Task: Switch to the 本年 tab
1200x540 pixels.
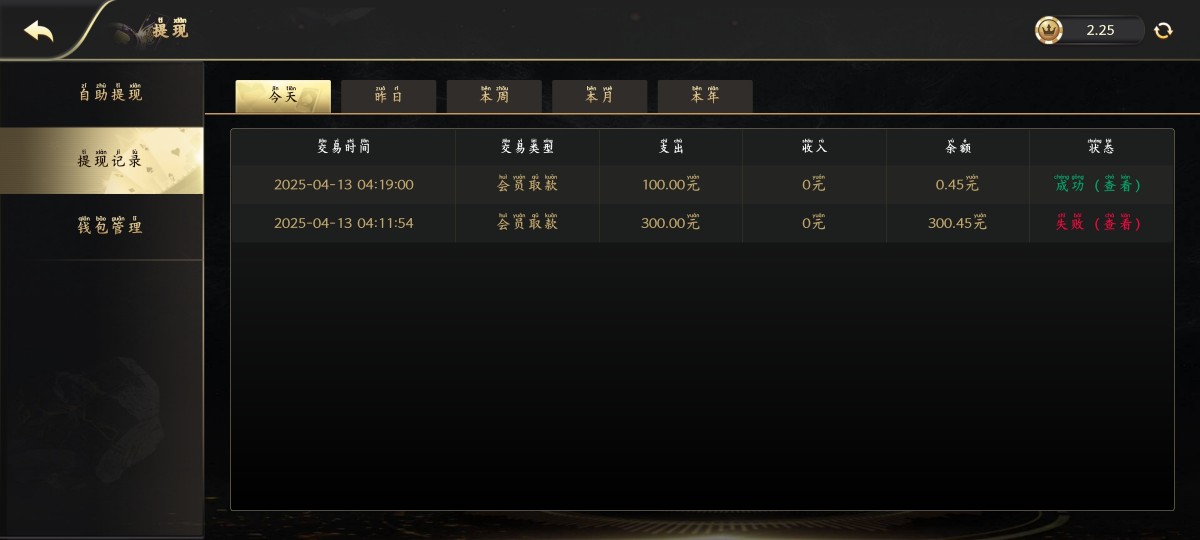Action: pyautogui.click(x=705, y=97)
